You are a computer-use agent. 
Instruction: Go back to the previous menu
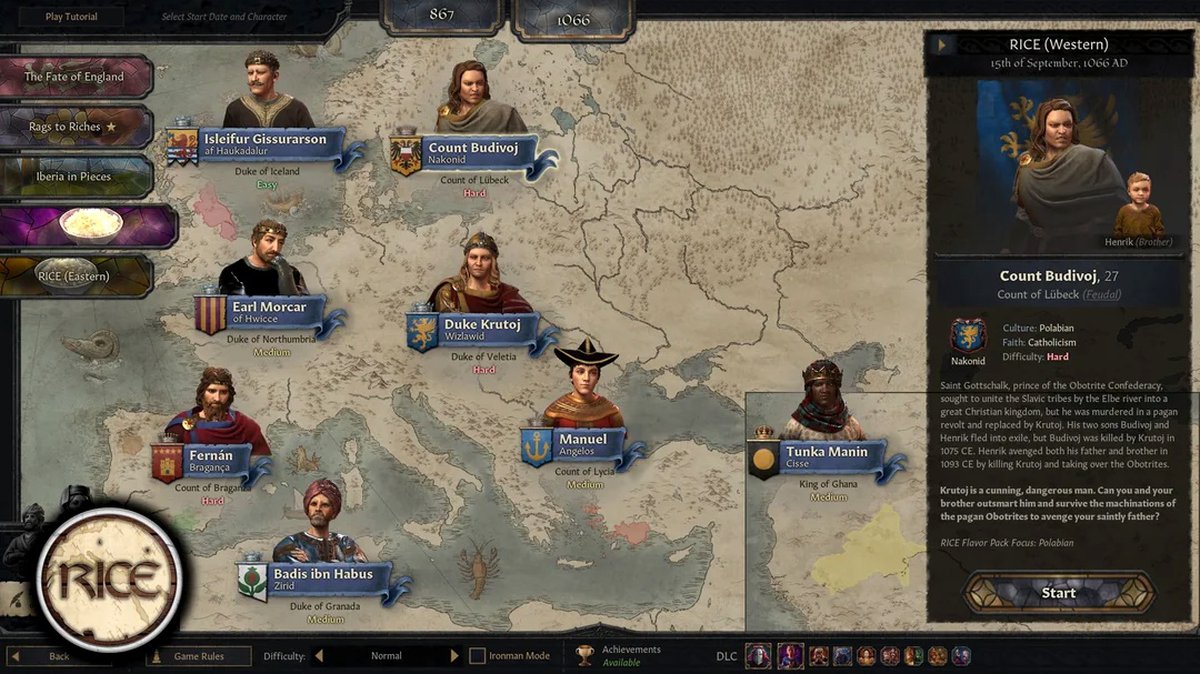(x=60, y=656)
